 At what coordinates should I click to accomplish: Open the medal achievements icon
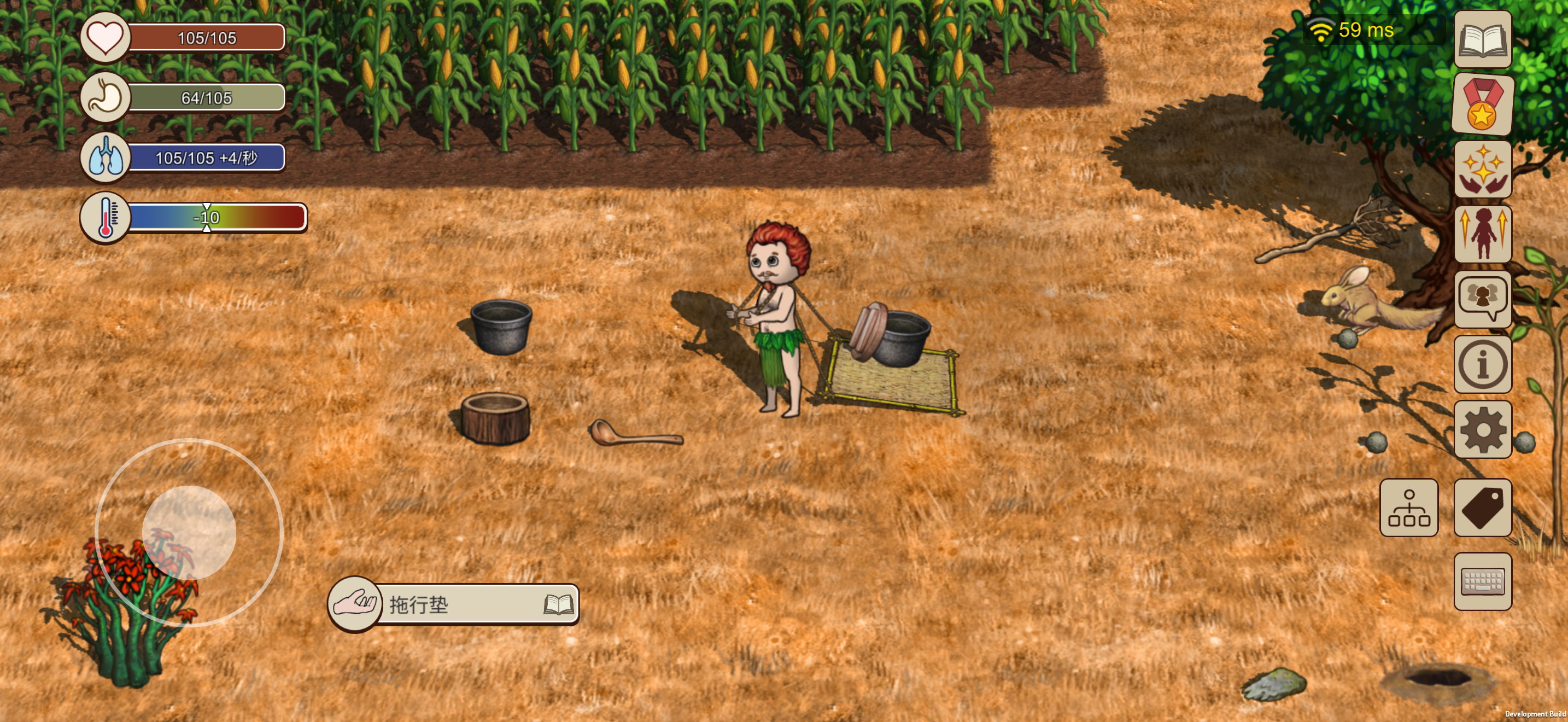(x=1482, y=104)
